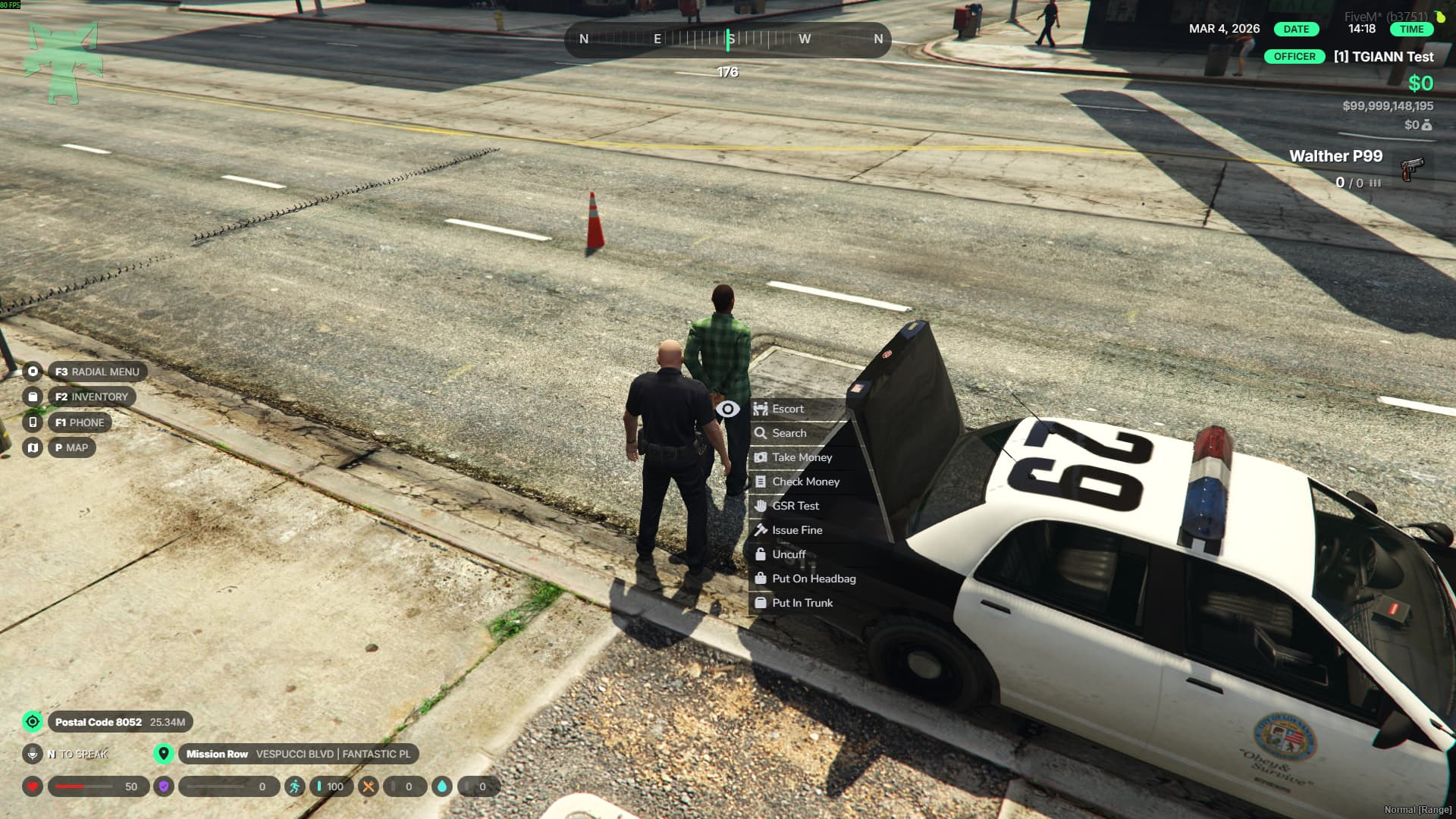Click the green server logo
This screenshot has height=819, width=1456.
(64, 63)
